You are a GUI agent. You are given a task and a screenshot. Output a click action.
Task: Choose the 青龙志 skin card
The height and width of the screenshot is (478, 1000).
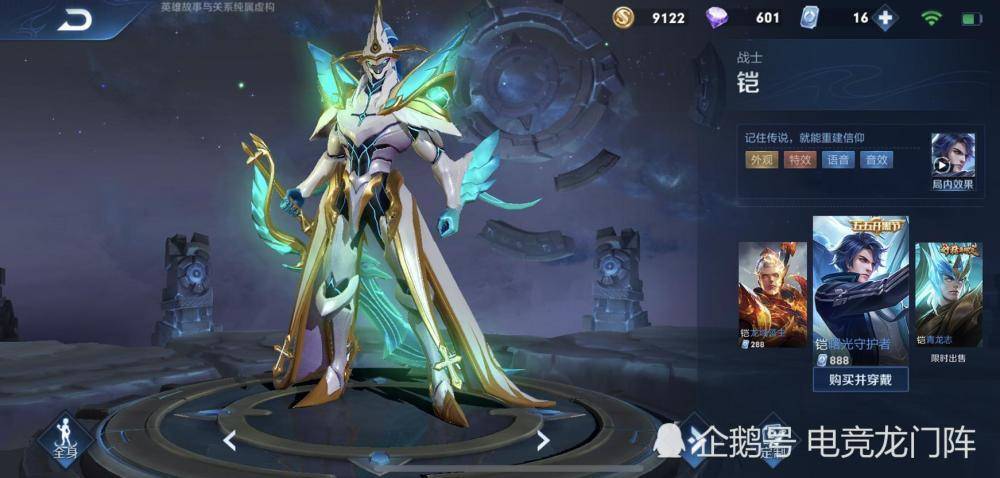(948, 294)
